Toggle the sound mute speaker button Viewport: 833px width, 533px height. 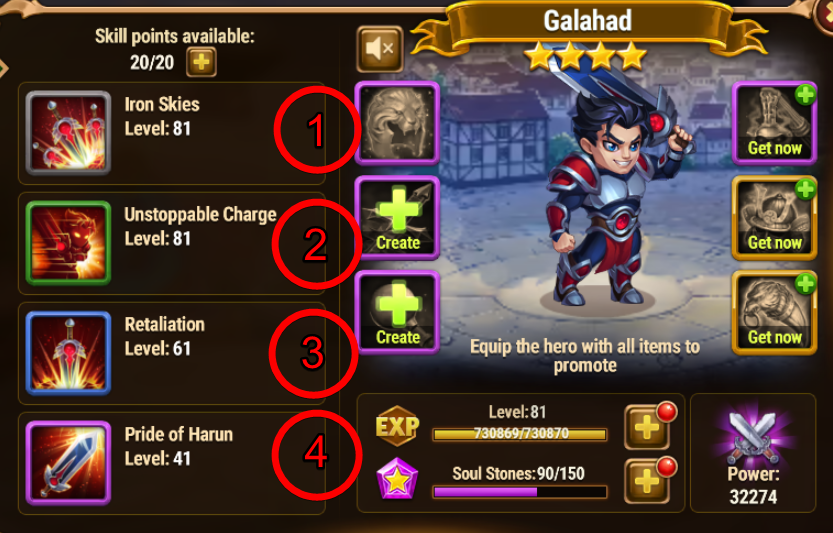(x=379, y=48)
